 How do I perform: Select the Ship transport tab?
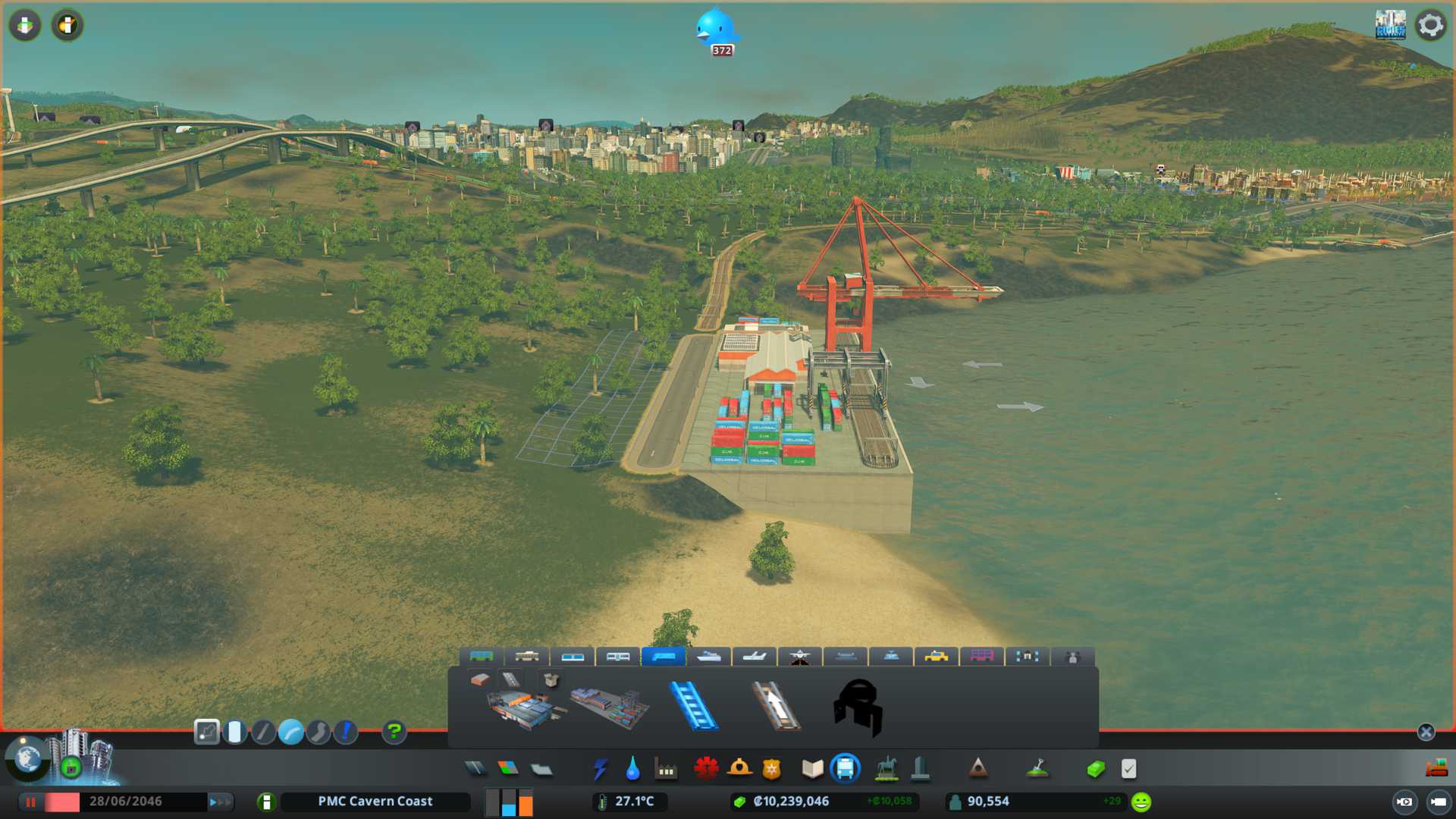(709, 656)
